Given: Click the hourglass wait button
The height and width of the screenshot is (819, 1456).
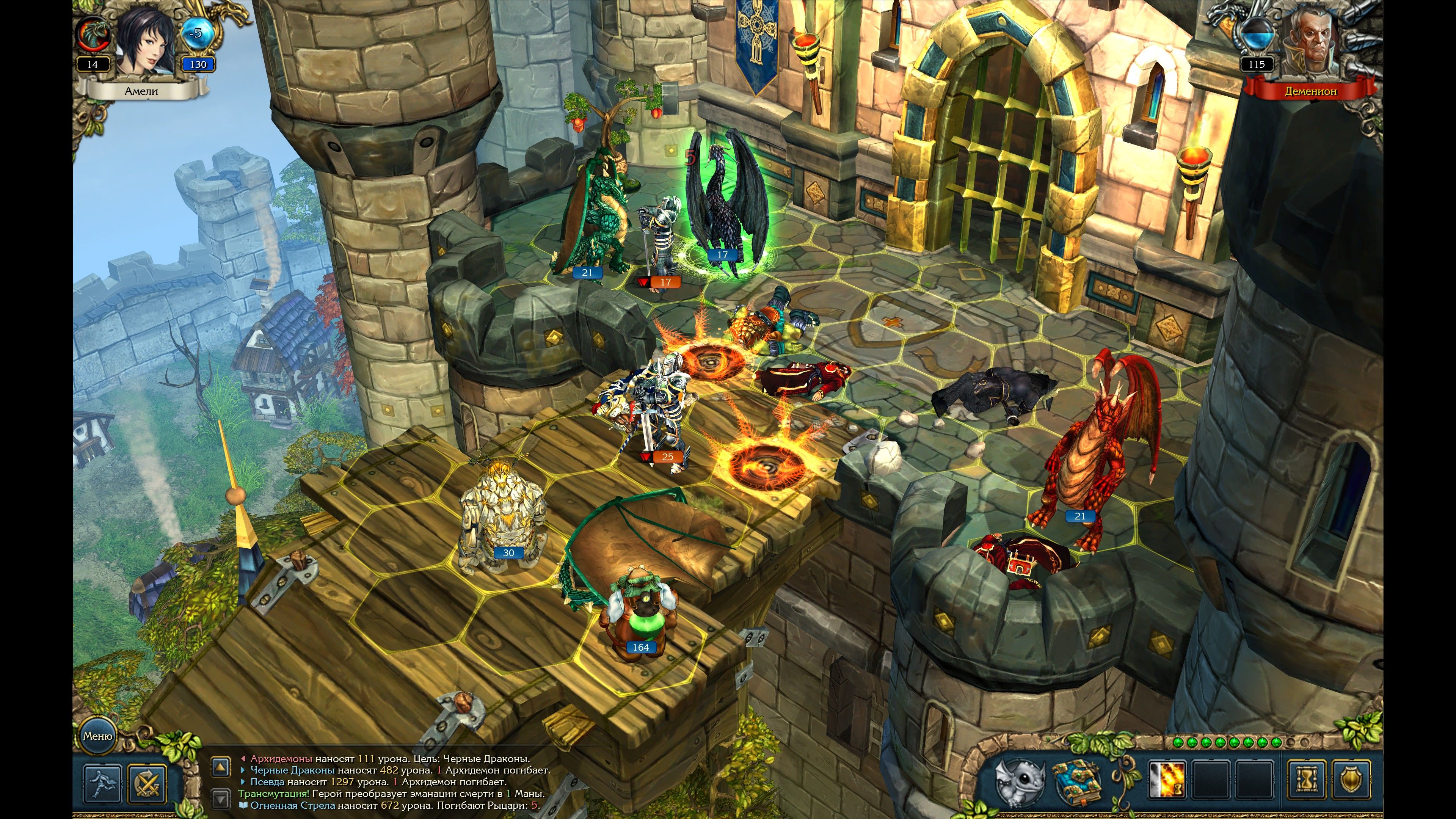Looking at the screenshot, I should (x=1308, y=781).
